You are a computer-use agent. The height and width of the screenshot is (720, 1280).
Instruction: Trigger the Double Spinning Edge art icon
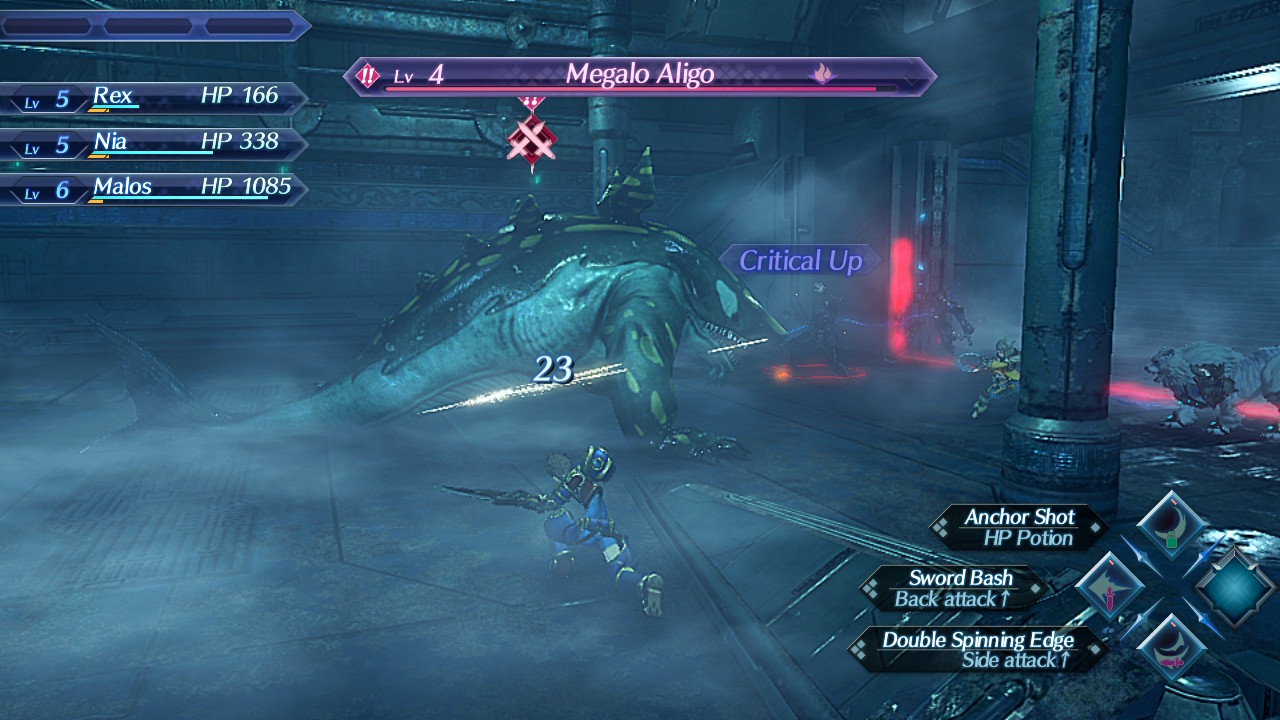tap(1171, 649)
